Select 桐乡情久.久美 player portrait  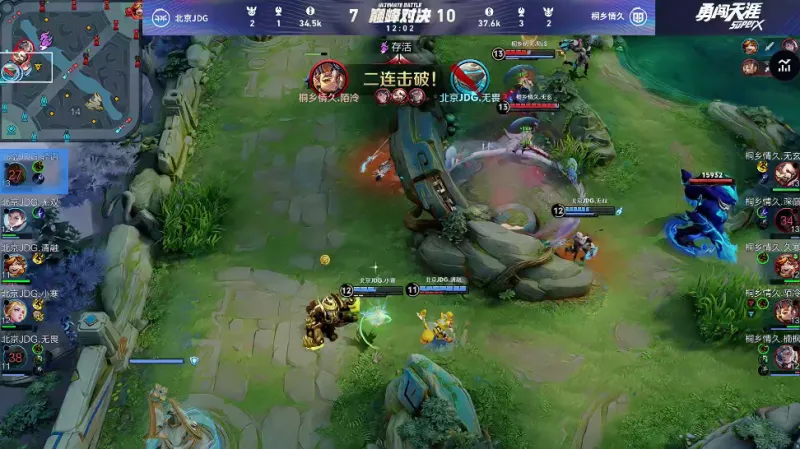(786, 267)
